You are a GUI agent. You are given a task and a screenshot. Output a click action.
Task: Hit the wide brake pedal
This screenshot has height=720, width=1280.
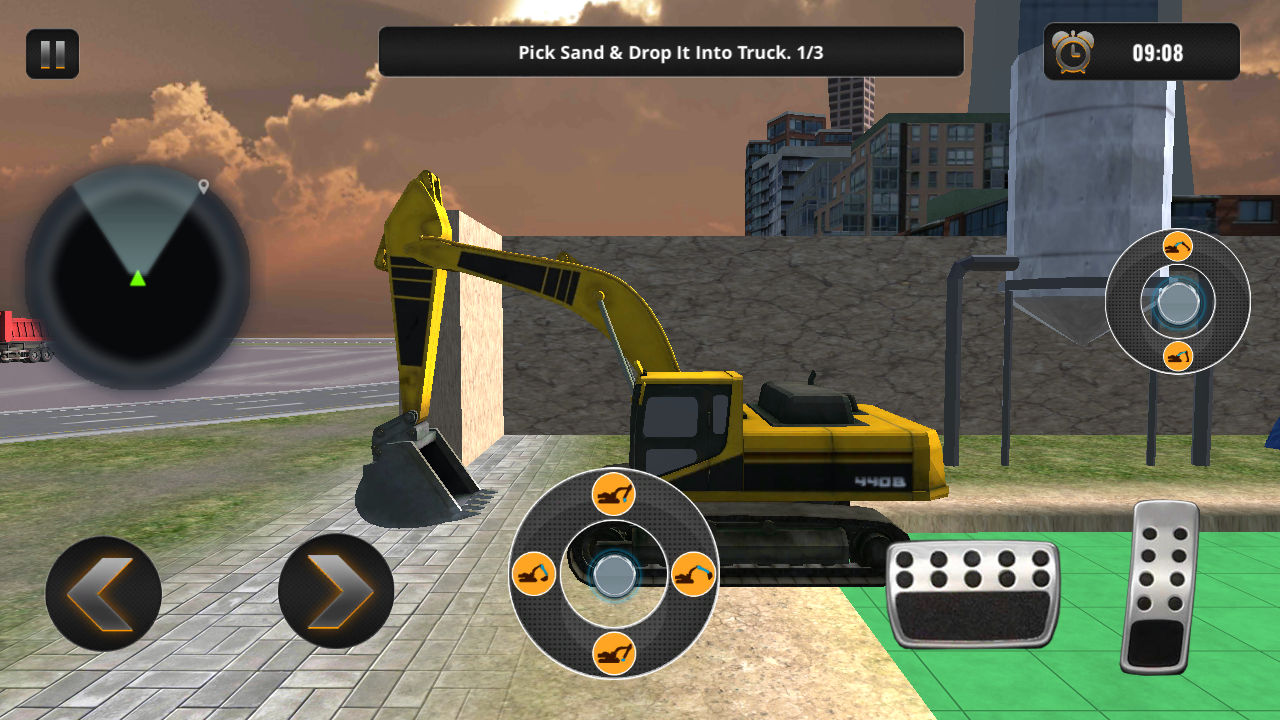click(x=972, y=593)
